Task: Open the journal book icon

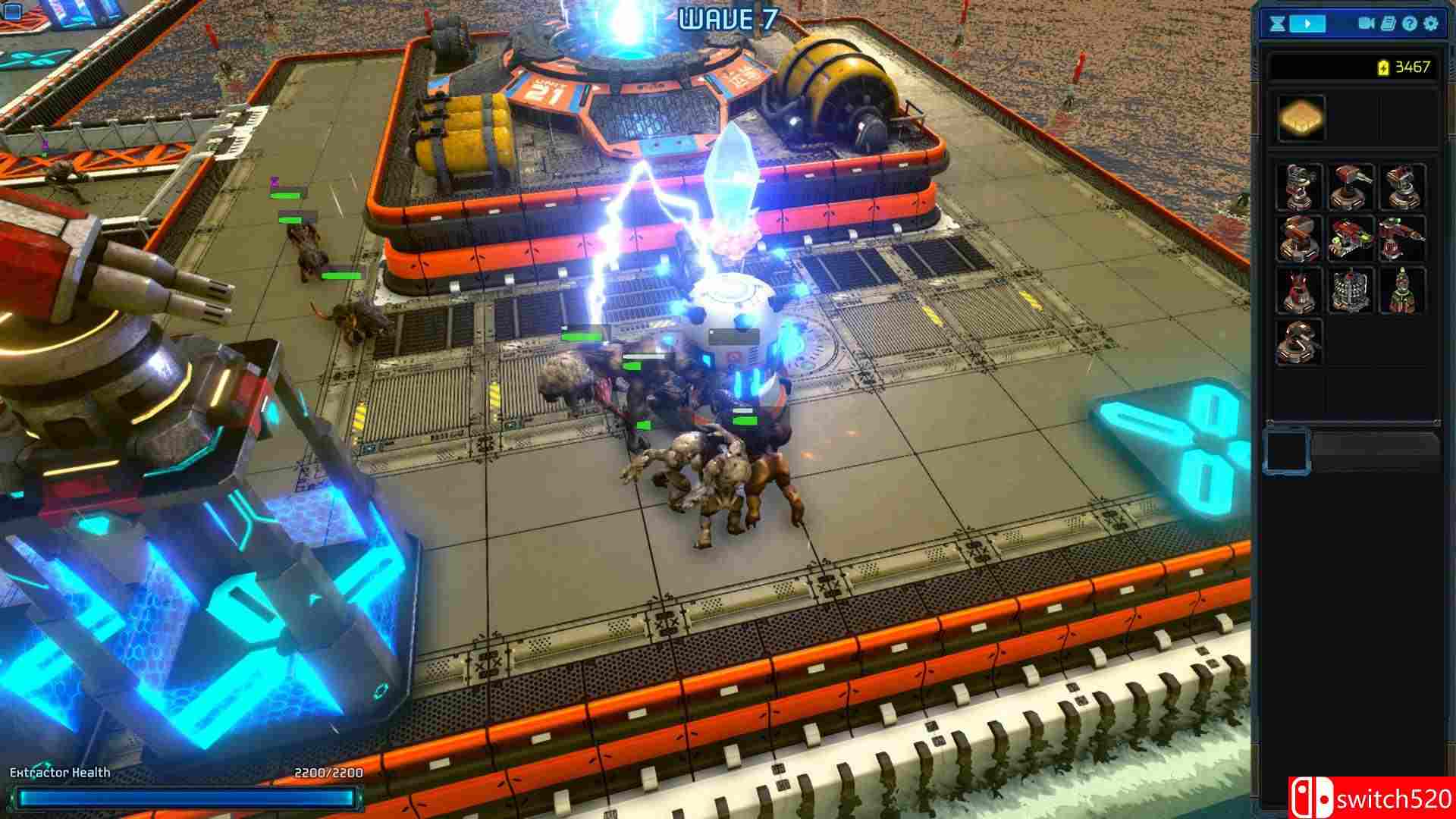Action: 1389,24
